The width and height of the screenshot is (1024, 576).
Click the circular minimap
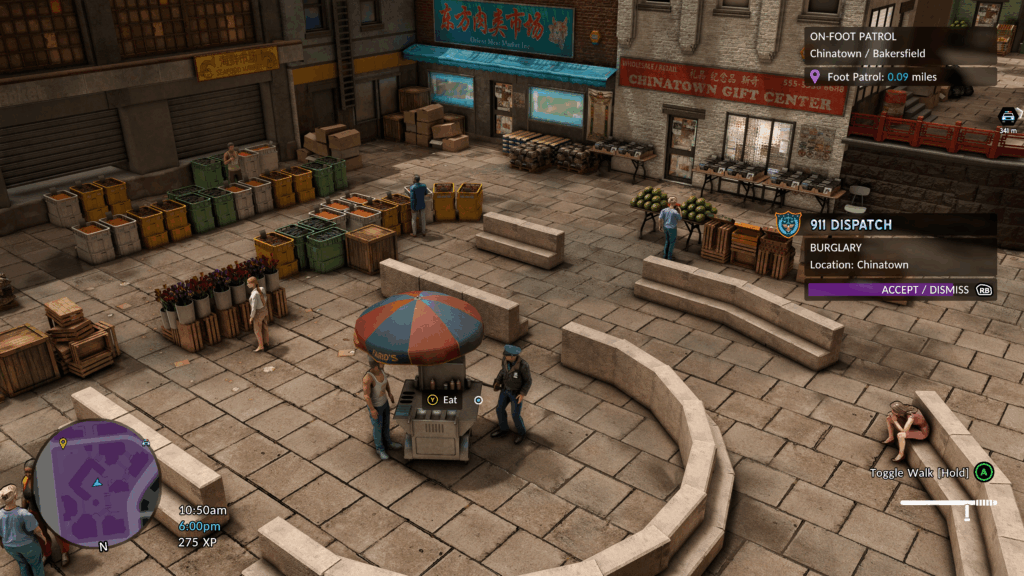[x=96, y=483]
